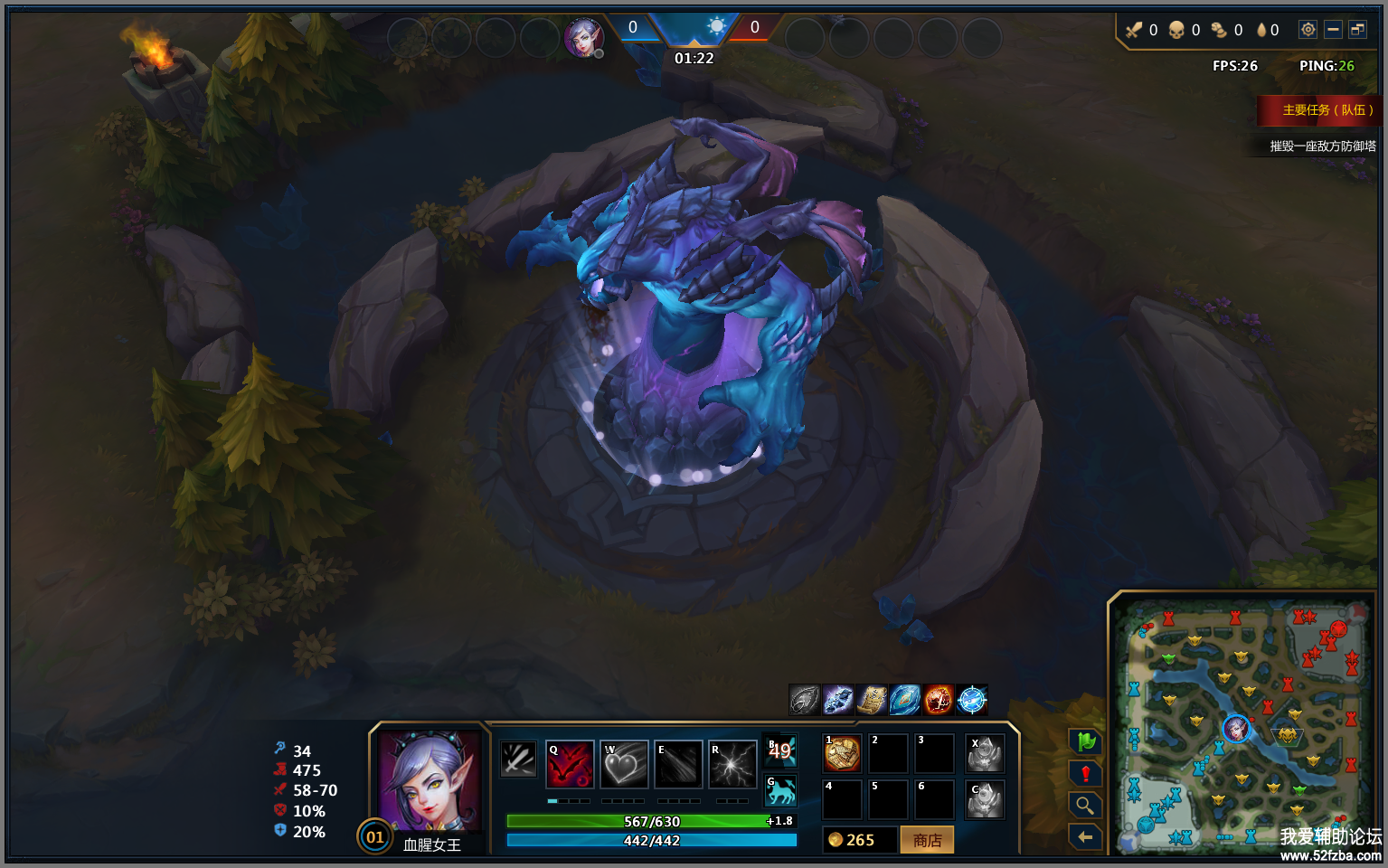Toggle windowed mode with restore button
This screenshot has width=1388, height=868.
pos(1357,30)
